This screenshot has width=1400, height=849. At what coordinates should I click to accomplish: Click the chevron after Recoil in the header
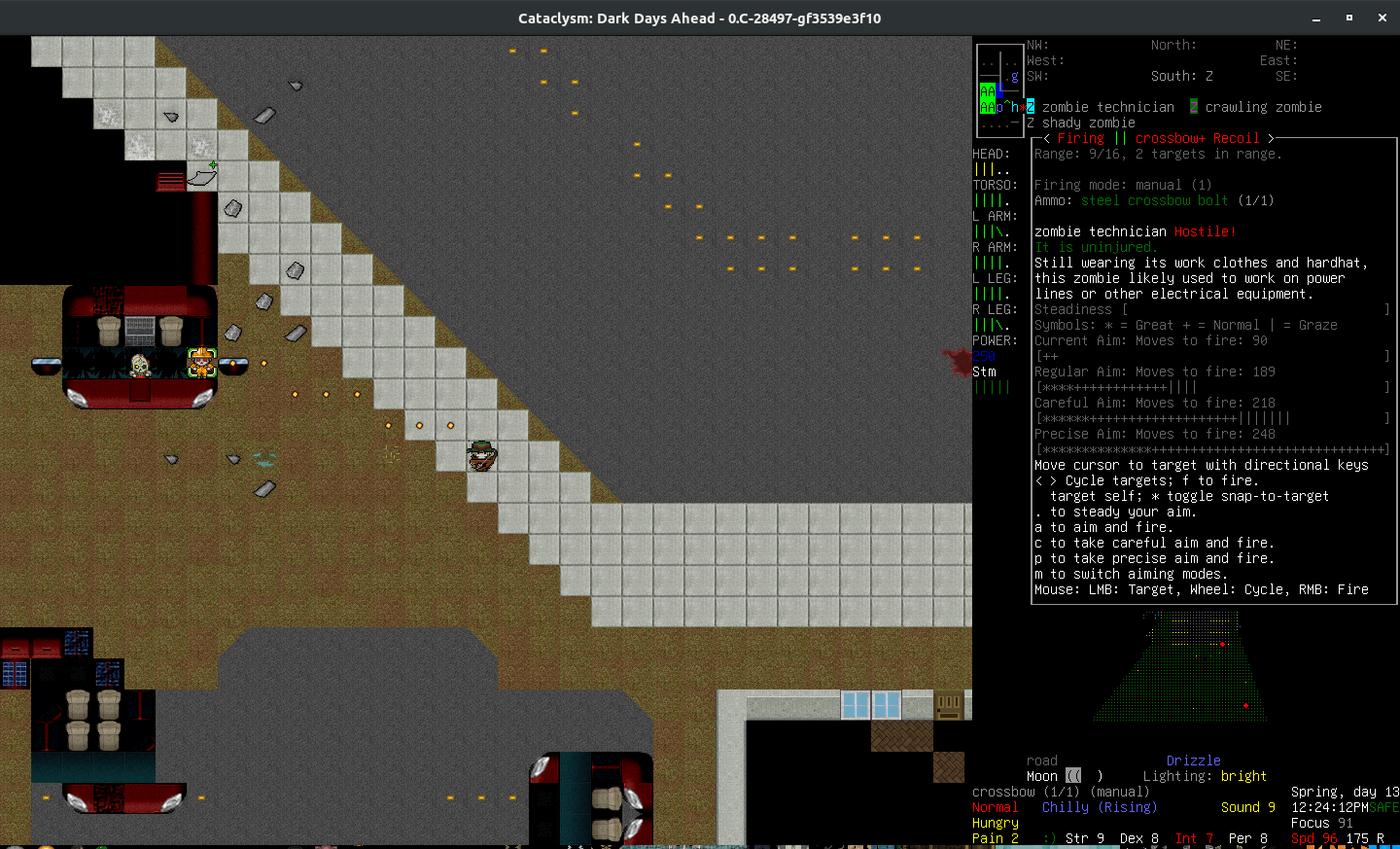click(1271, 137)
